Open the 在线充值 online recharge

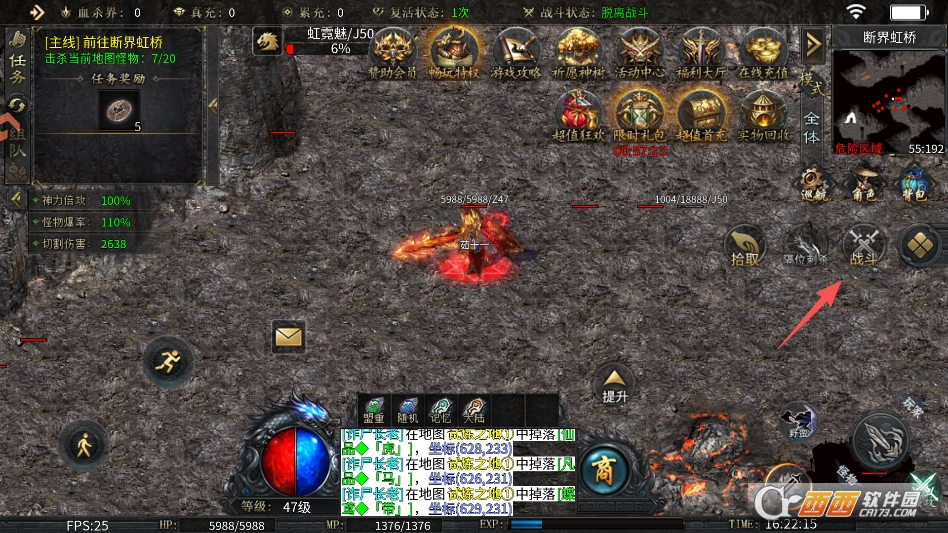764,51
